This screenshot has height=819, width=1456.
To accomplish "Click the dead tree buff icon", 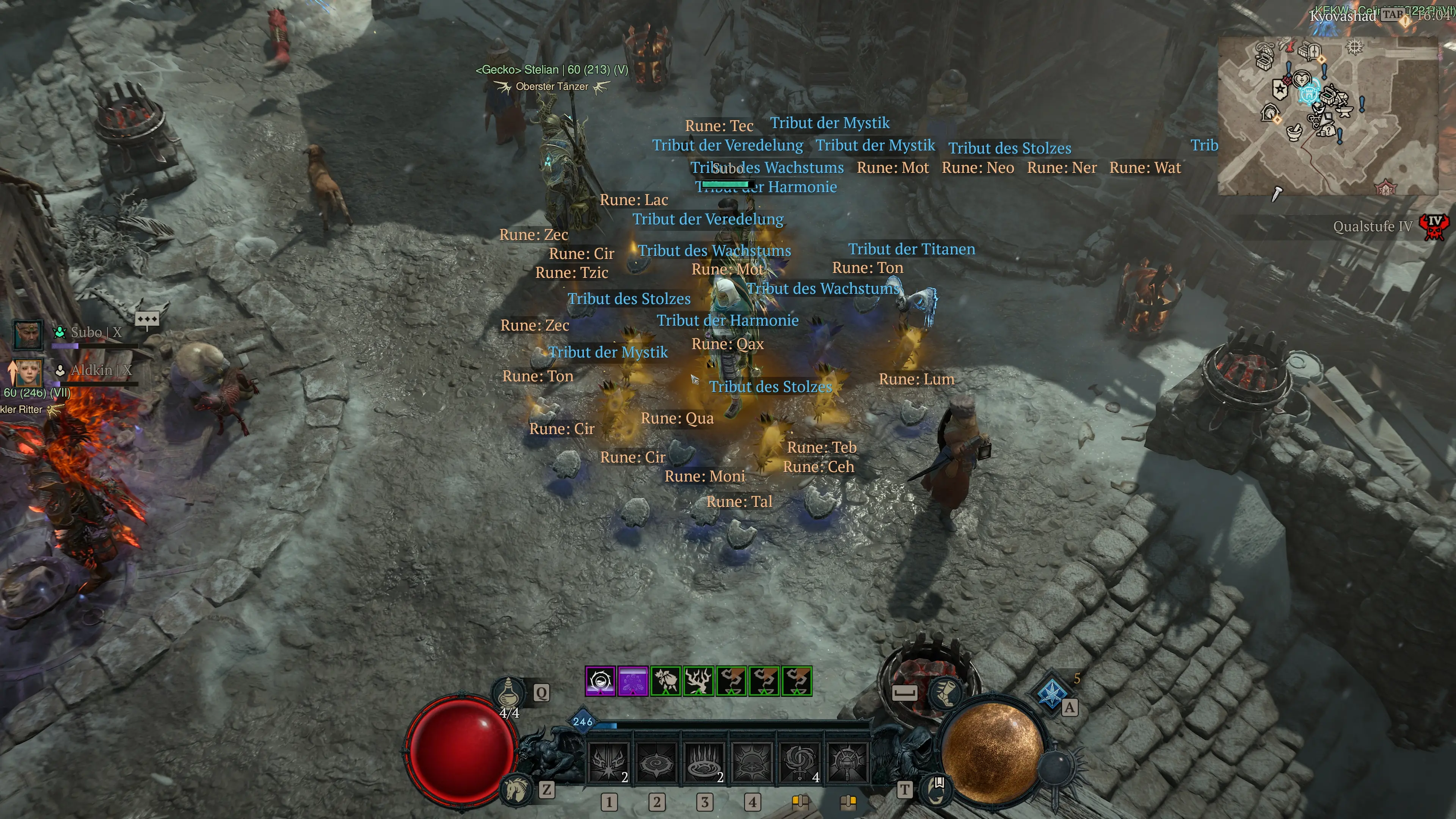I will [x=698, y=681].
